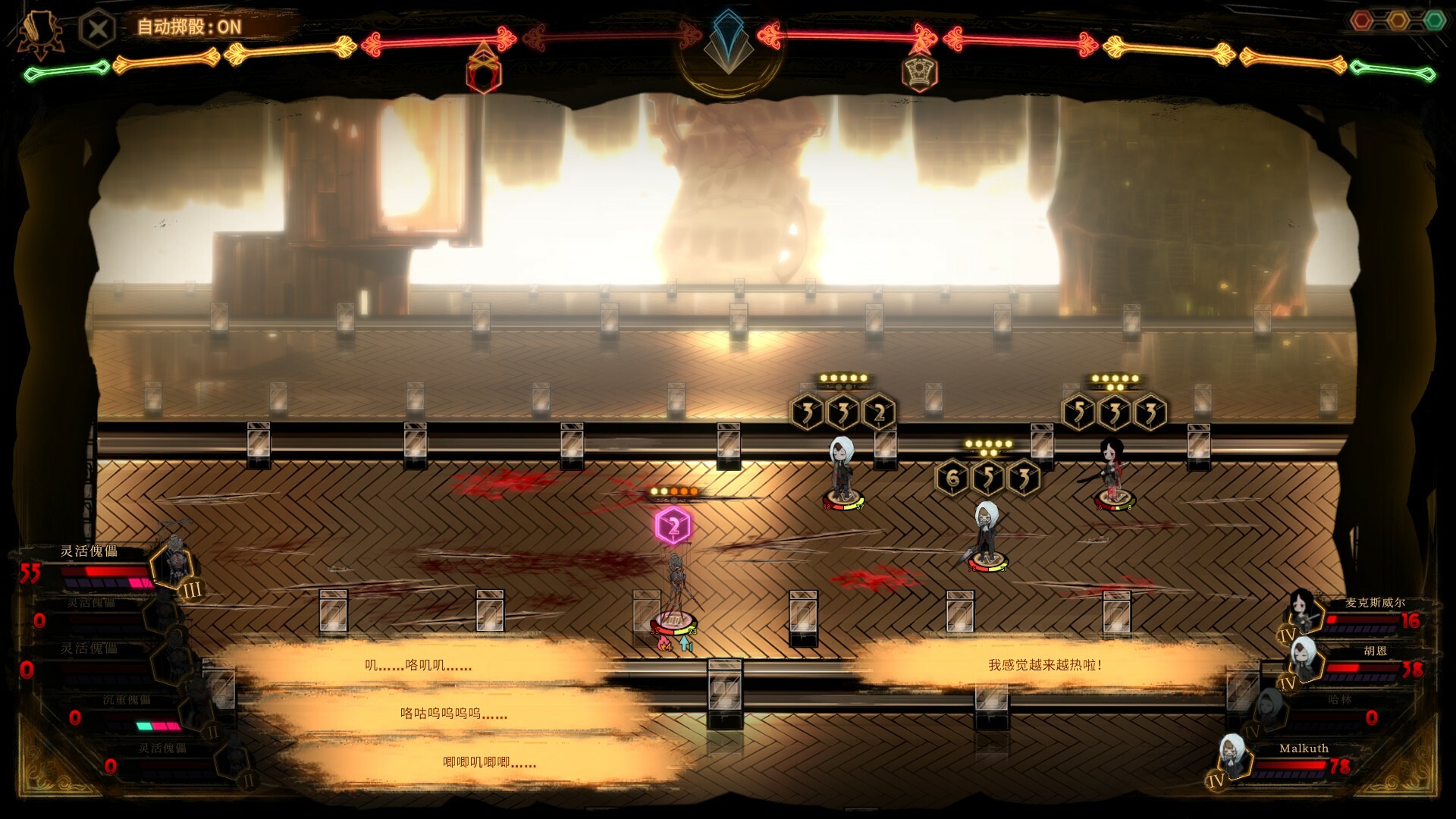
Task: Choose 哈林's greyed-out portrait
Action: [x=1269, y=709]
